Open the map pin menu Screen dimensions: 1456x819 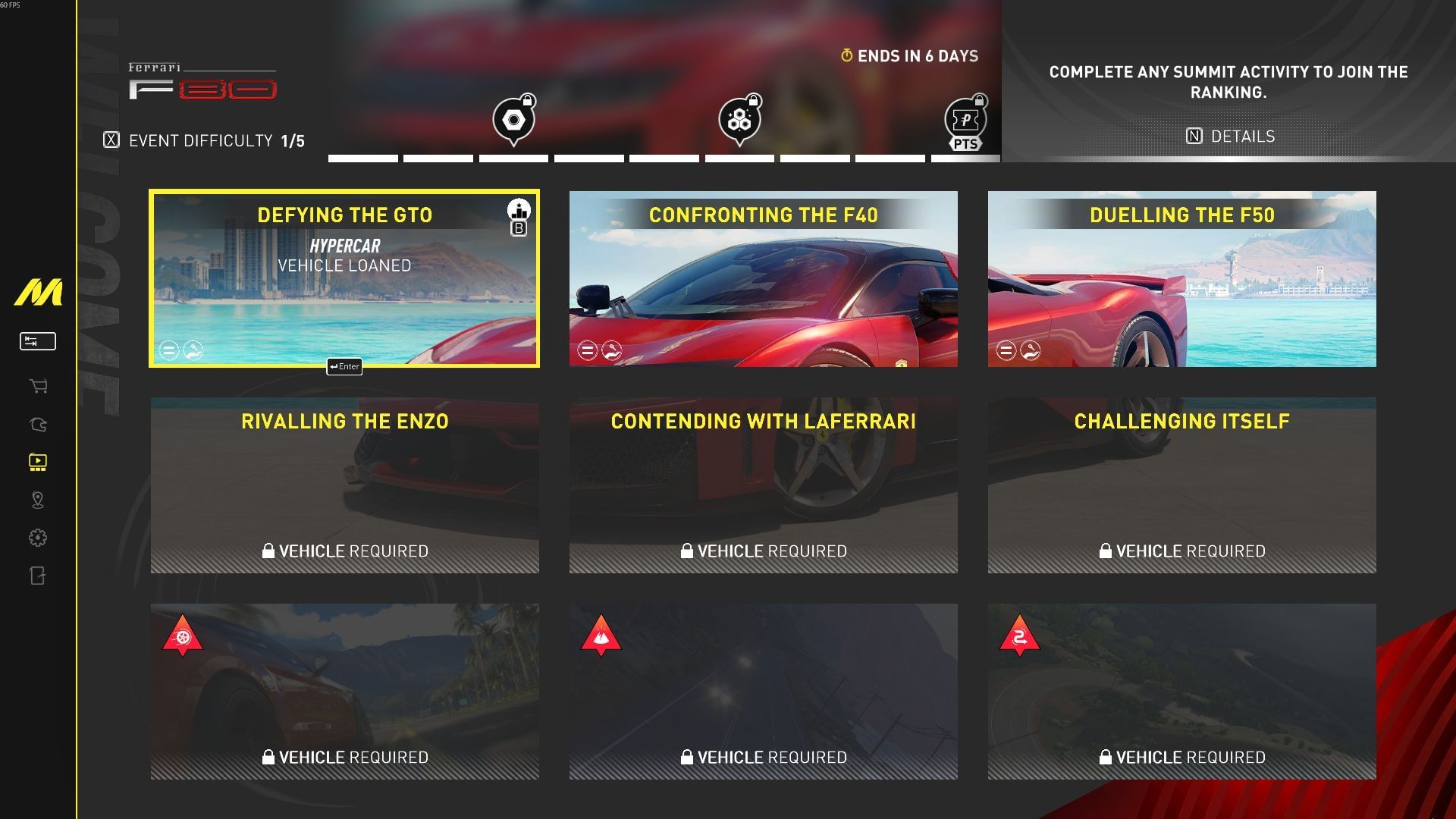point(38,500)
